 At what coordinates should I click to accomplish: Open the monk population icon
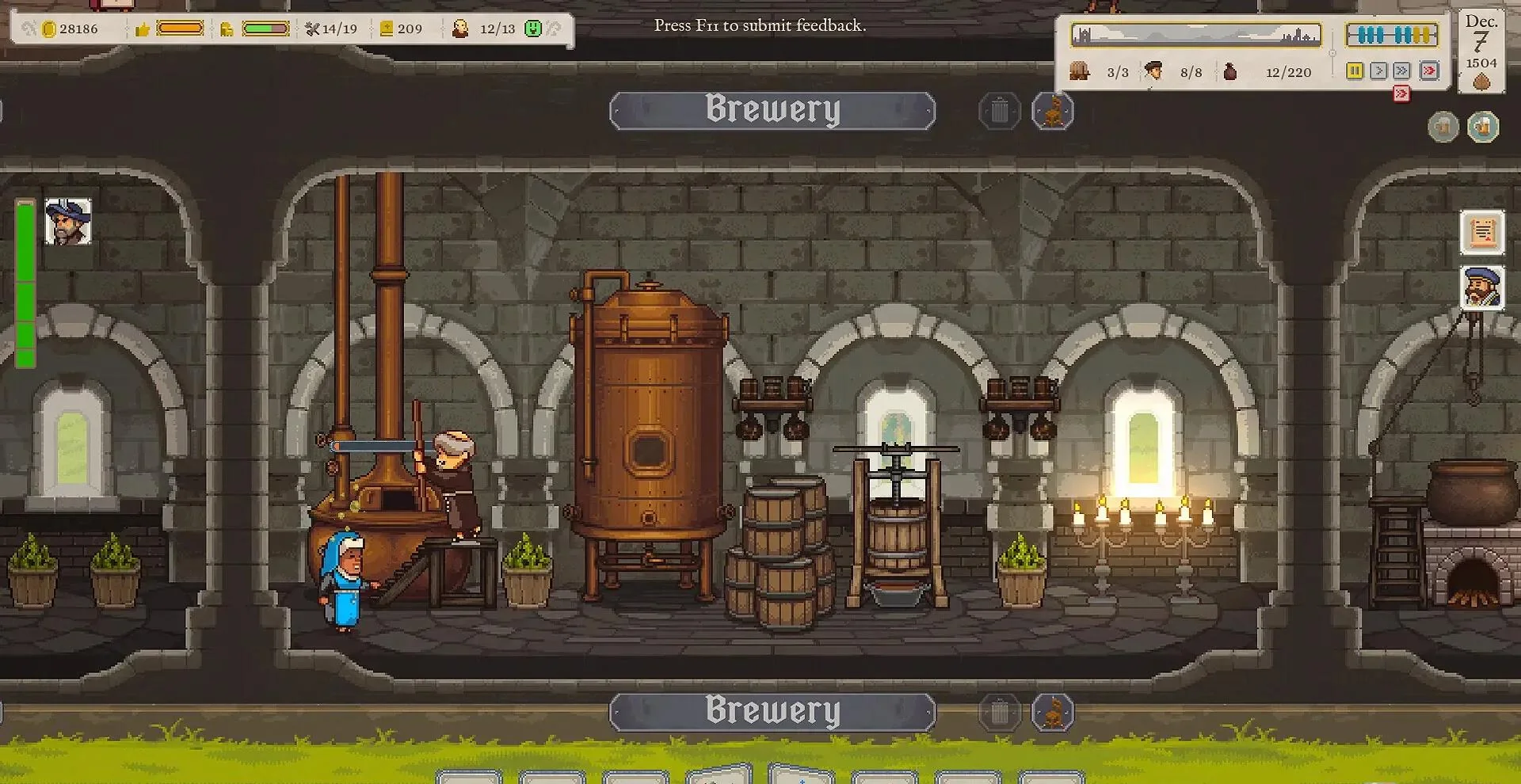pos(460,29)
